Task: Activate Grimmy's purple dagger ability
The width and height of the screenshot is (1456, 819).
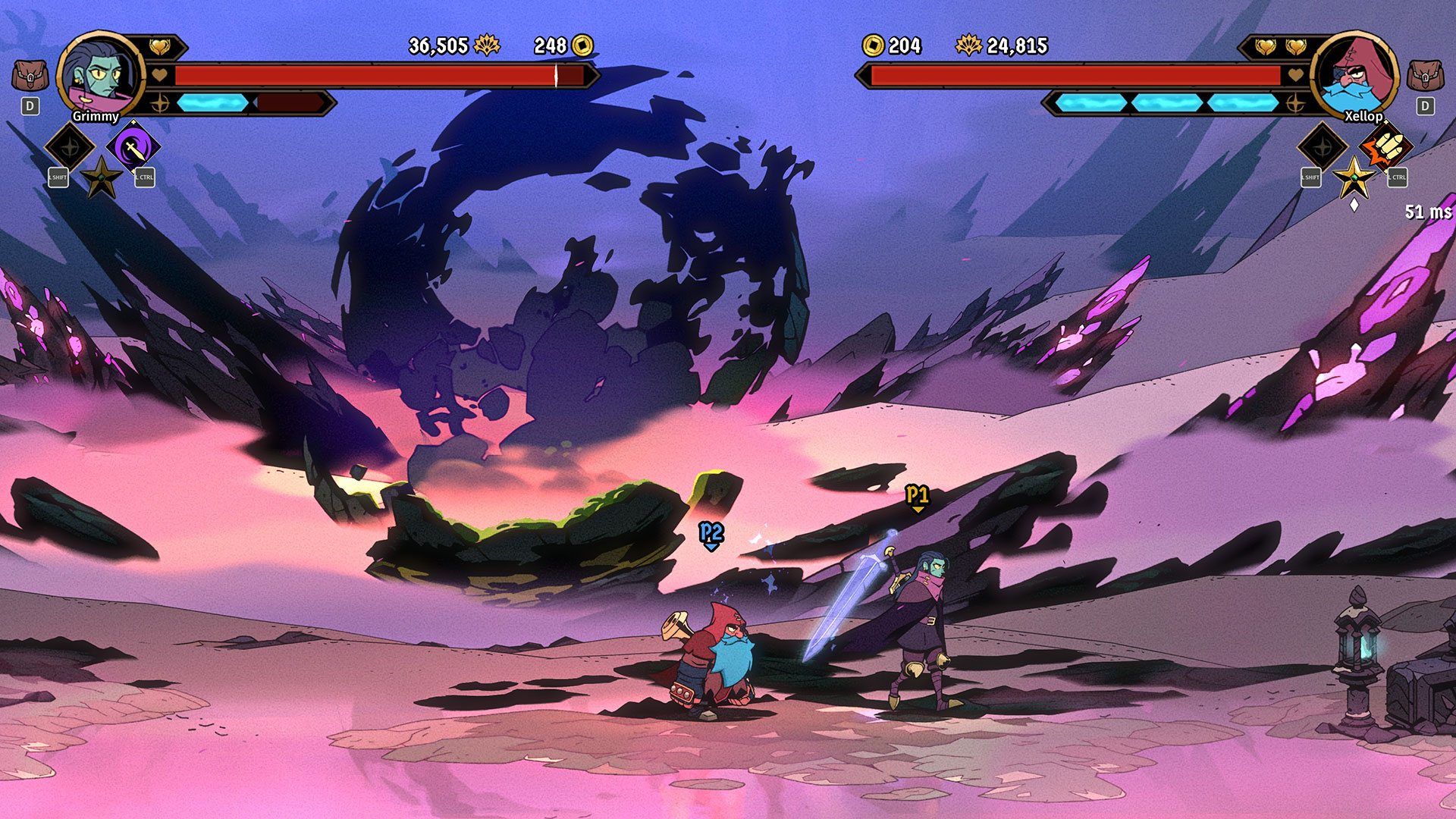Action: coord(133,147)
